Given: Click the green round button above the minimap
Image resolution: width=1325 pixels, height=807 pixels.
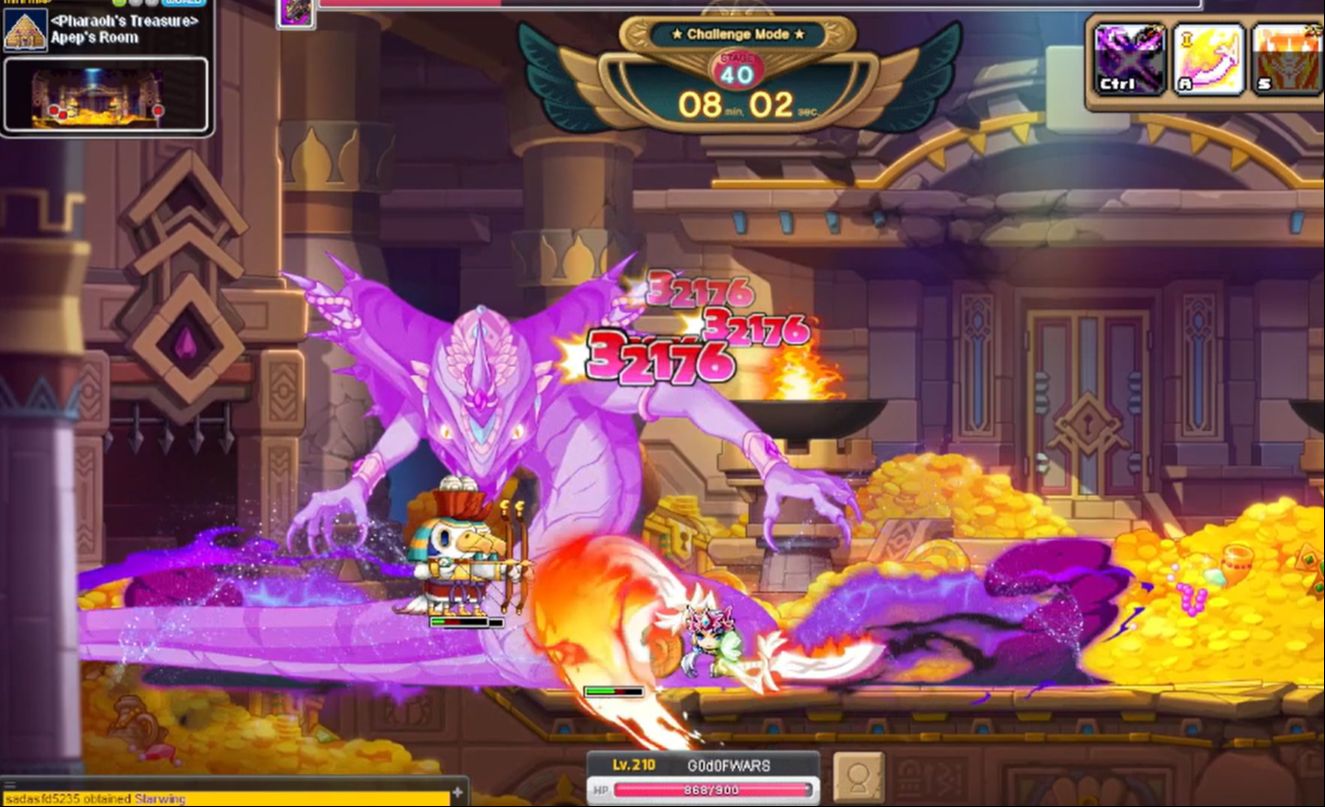Looking at the screenshot, I should (x=118, y=3).
